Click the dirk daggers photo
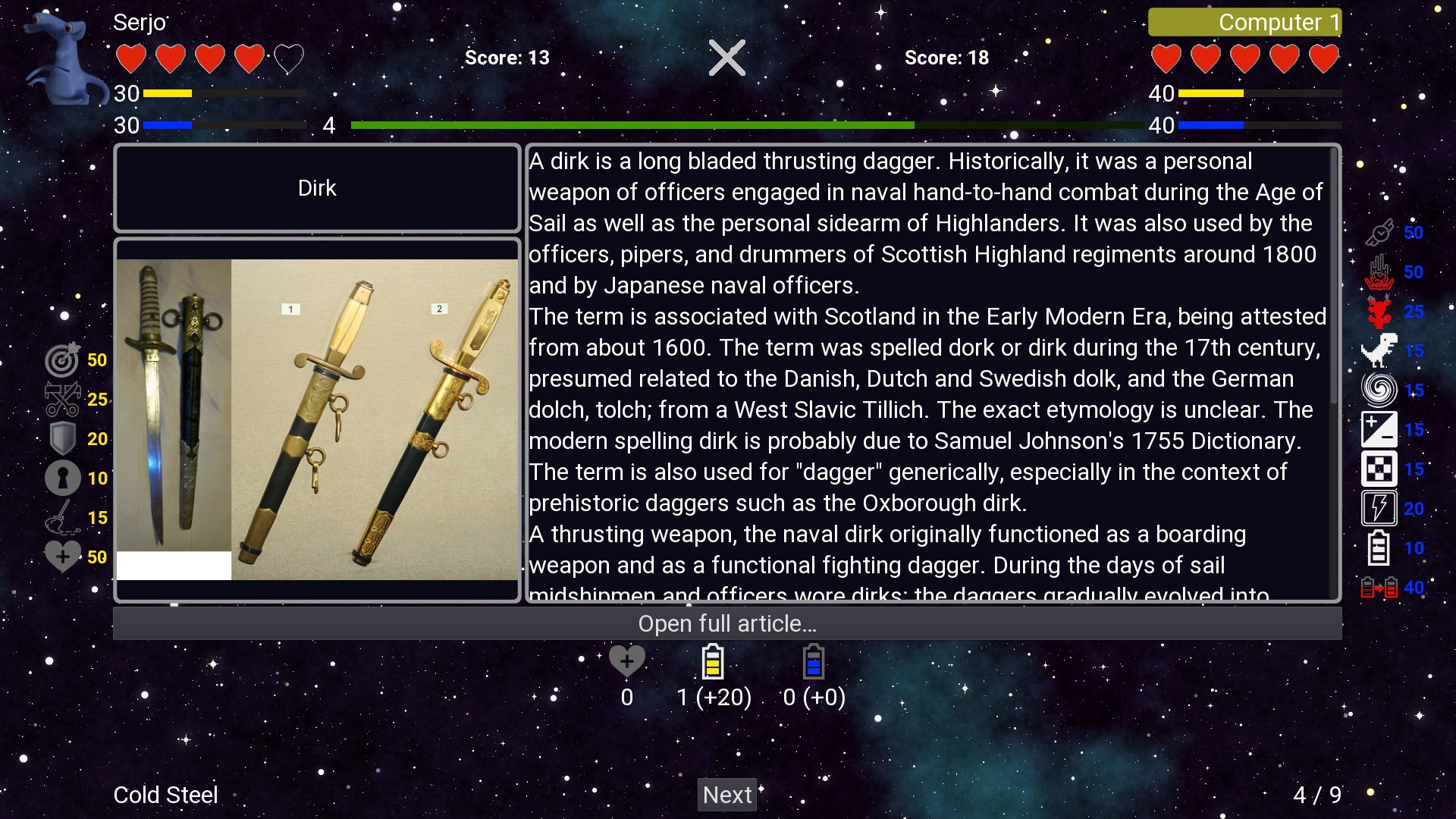The width and height of the screenshot is (1456, 819). (318, 417)
